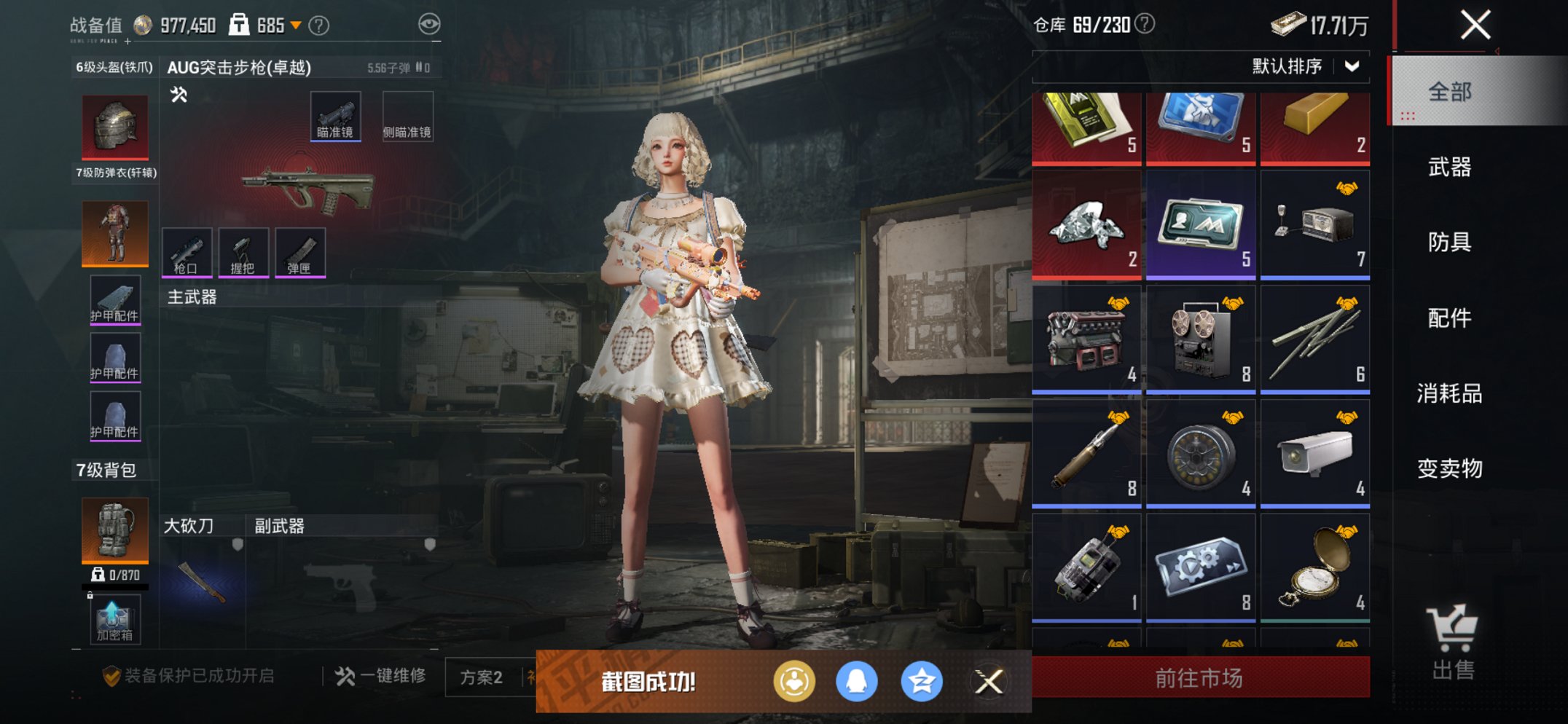Open the 默认排序 sorting dropdown
The image size is (1568, 724).
click(1313, 65)
